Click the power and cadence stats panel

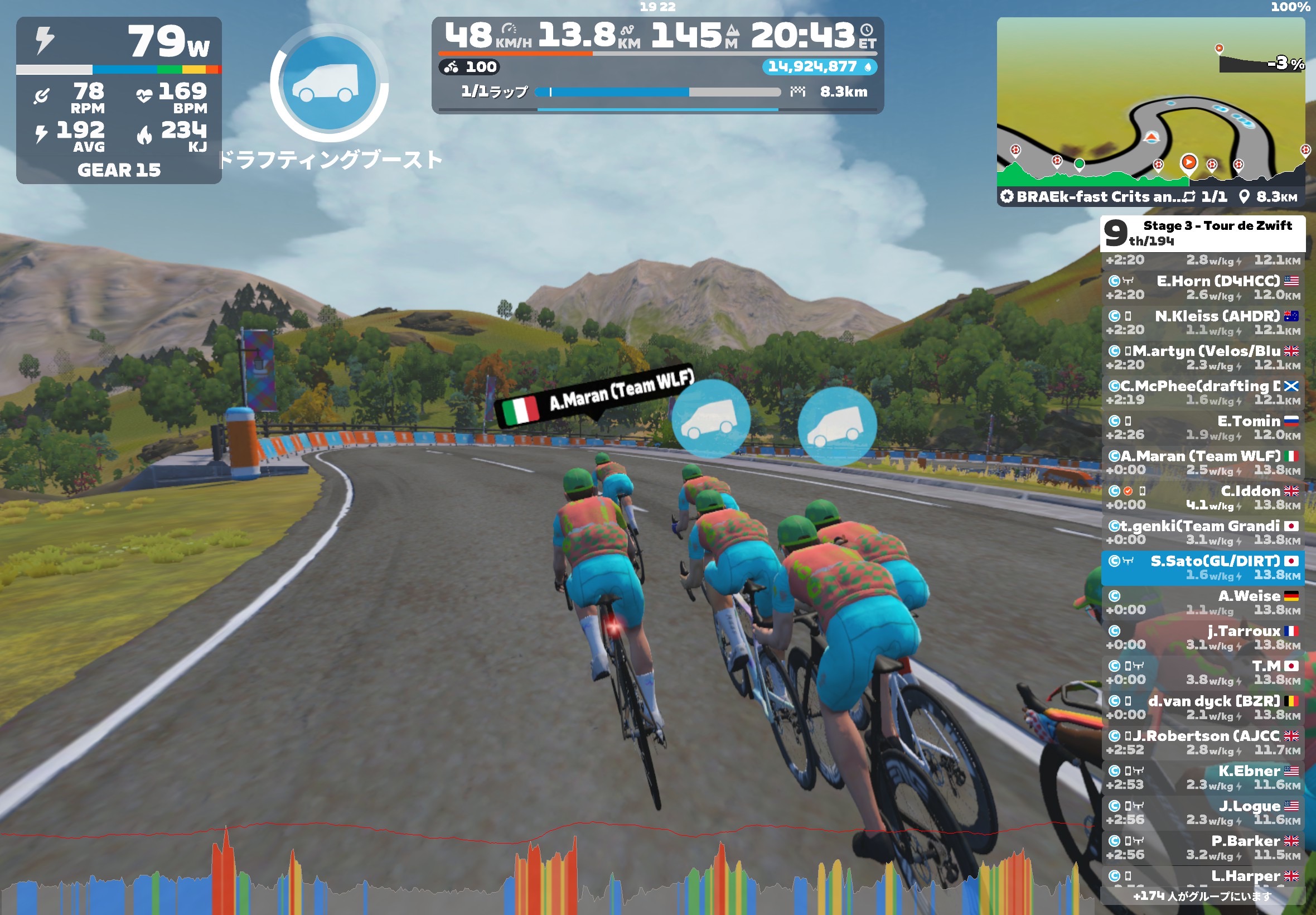[119, 100]
